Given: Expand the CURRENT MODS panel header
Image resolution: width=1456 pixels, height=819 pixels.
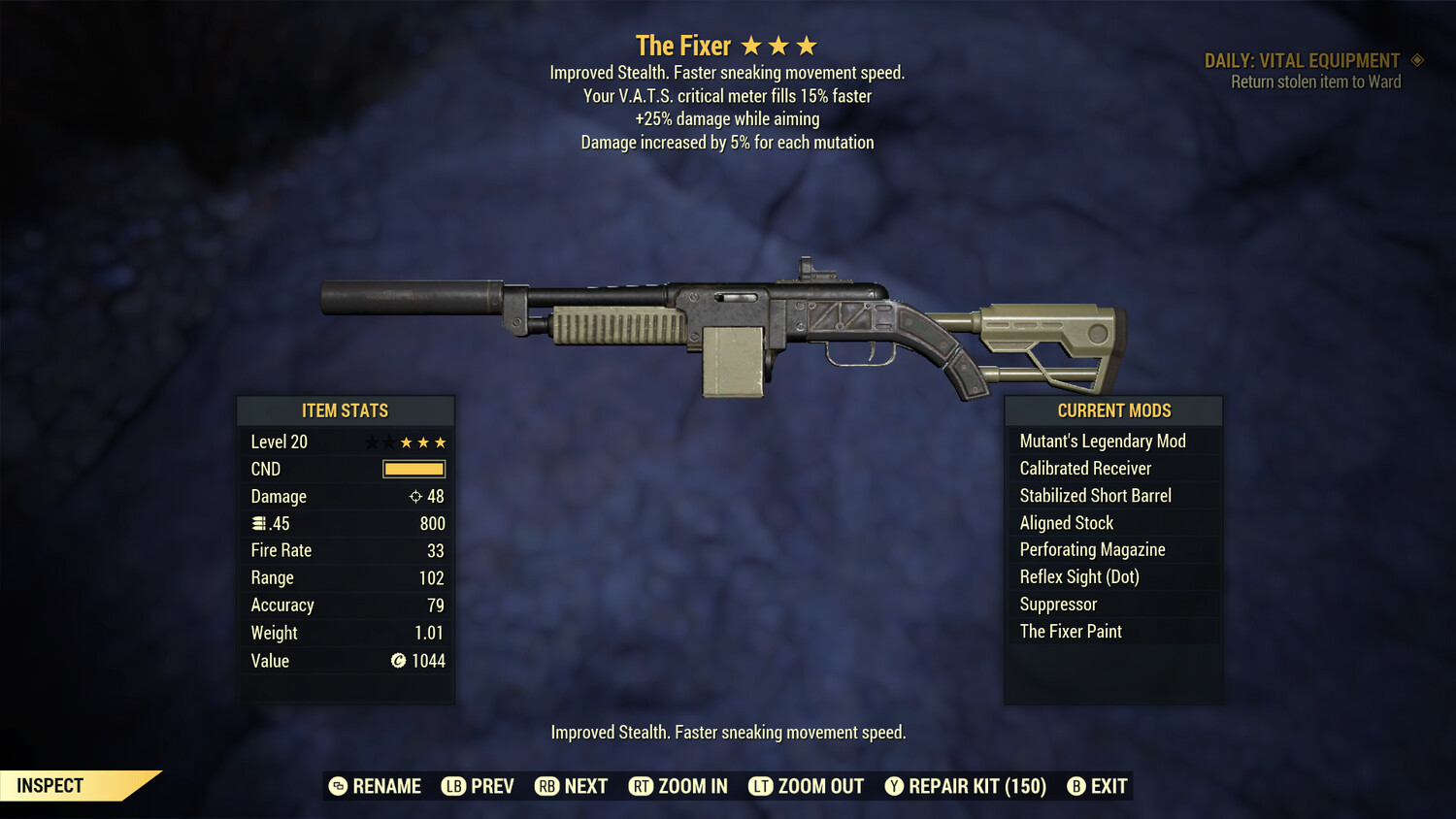Looking at the screenshot, I should tap(1112, 410).
